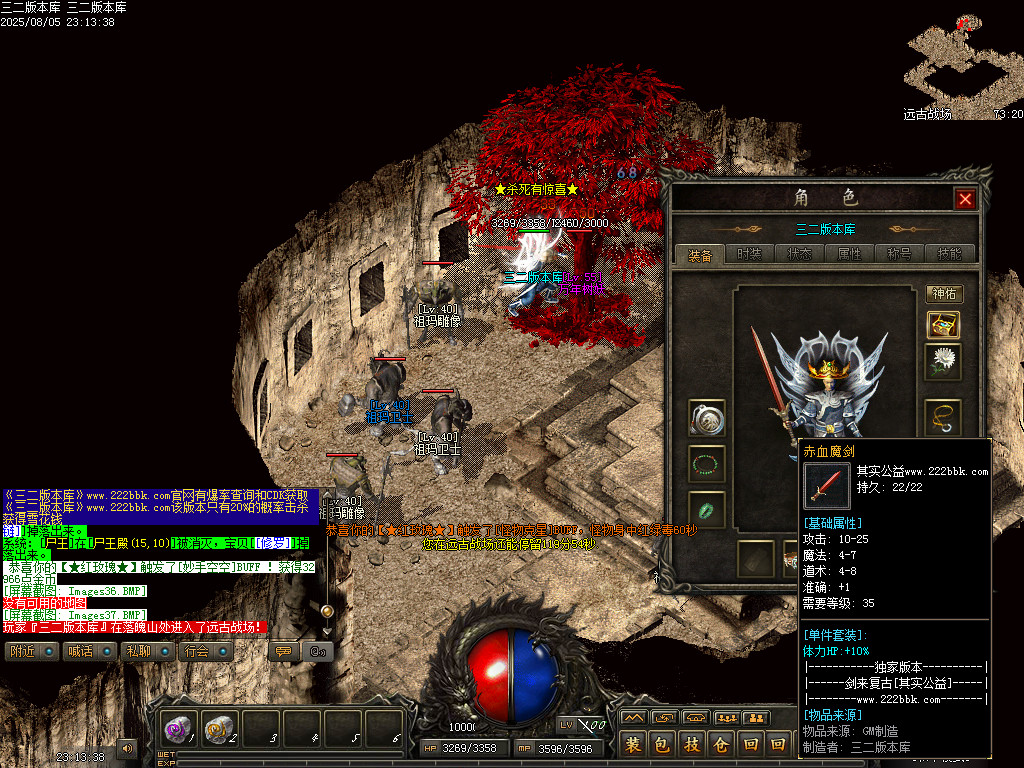
Task: Choose the 喊话 shout chat channel
Action: tap(89, 651)
